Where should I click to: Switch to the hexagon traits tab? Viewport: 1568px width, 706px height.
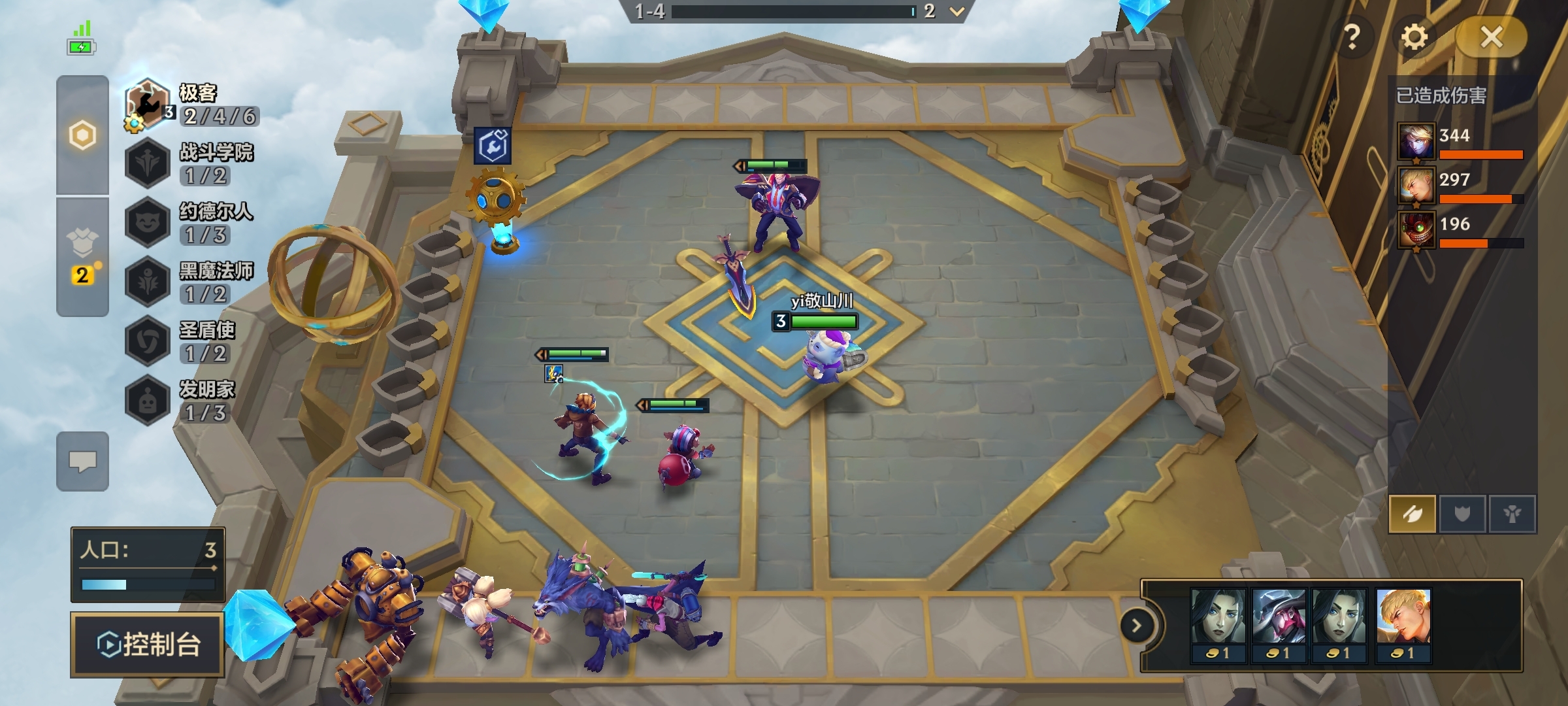[82, 136]
